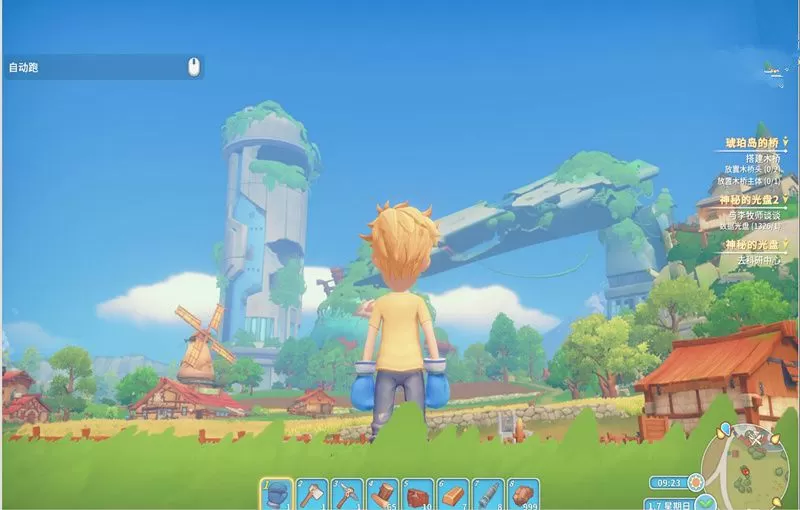Select the boxing glove hotbar slot
Image resolution: width=800 pixels, height=510 pixels.
(277, 494)
